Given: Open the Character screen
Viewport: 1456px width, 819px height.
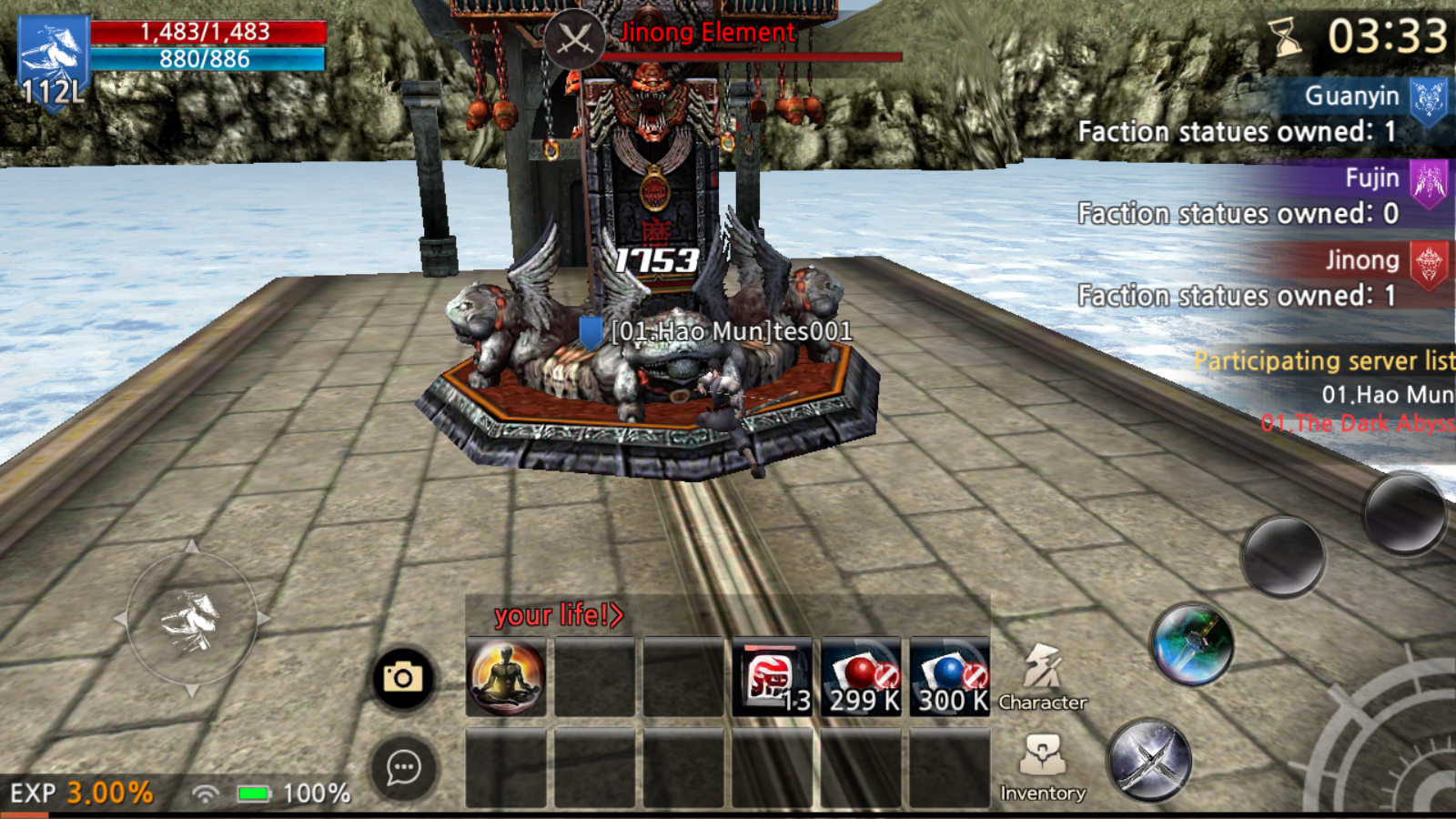Looking at the screenshot, I should click(x=1042, y=678).
